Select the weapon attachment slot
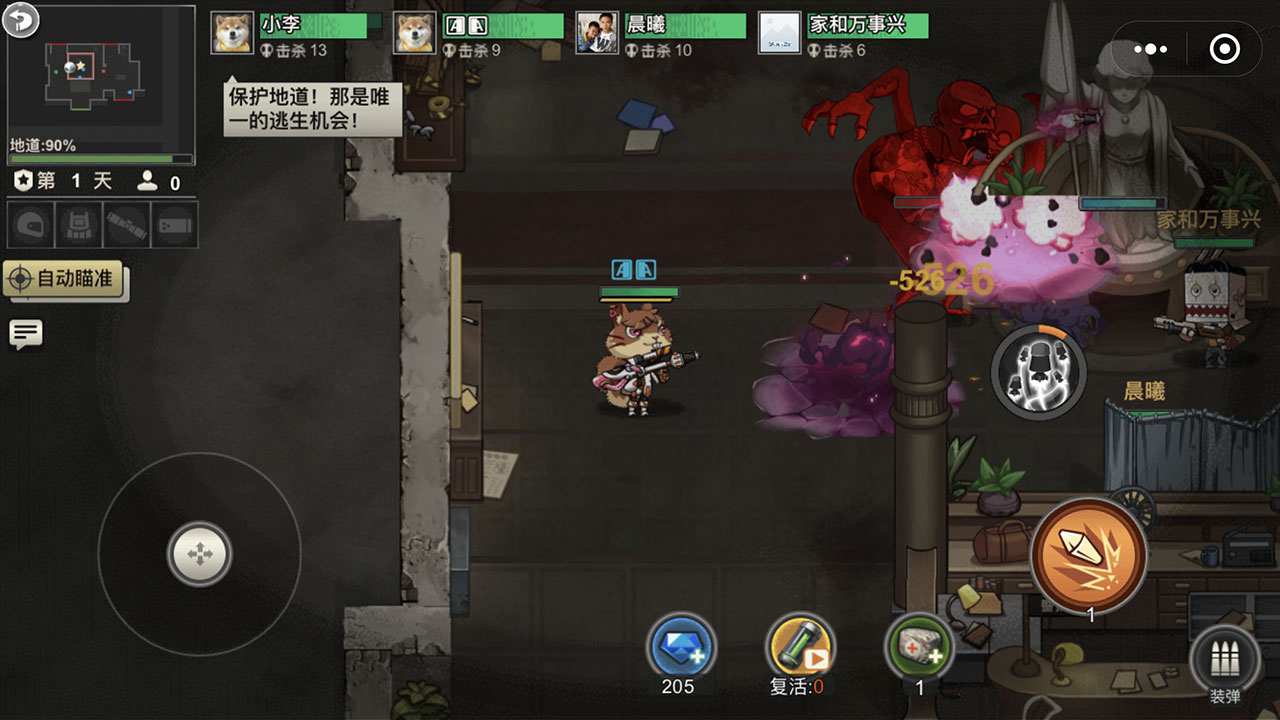The width and height of the screenshot is (1280, 720). tap(127, 225)
